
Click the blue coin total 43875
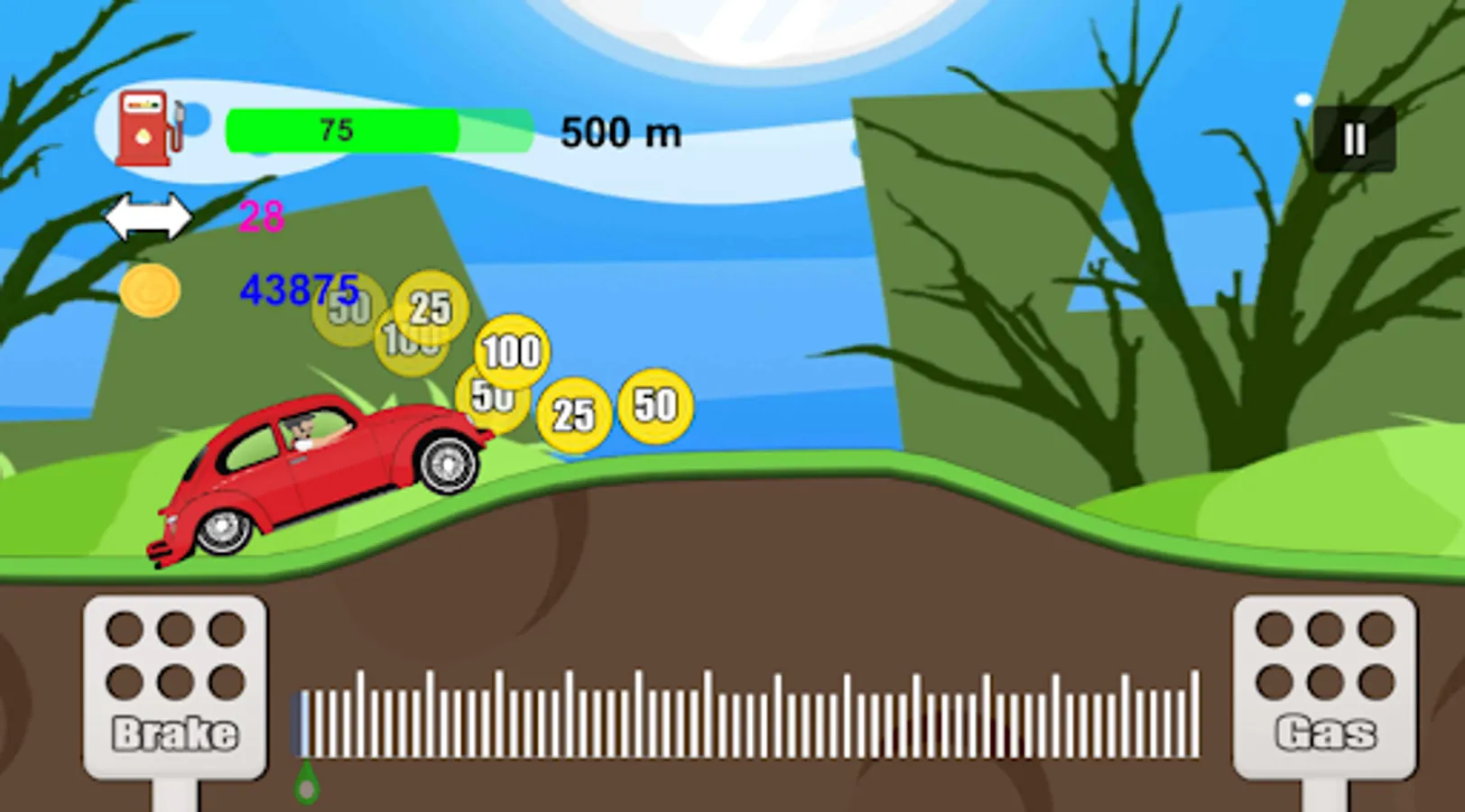(299, 290)
